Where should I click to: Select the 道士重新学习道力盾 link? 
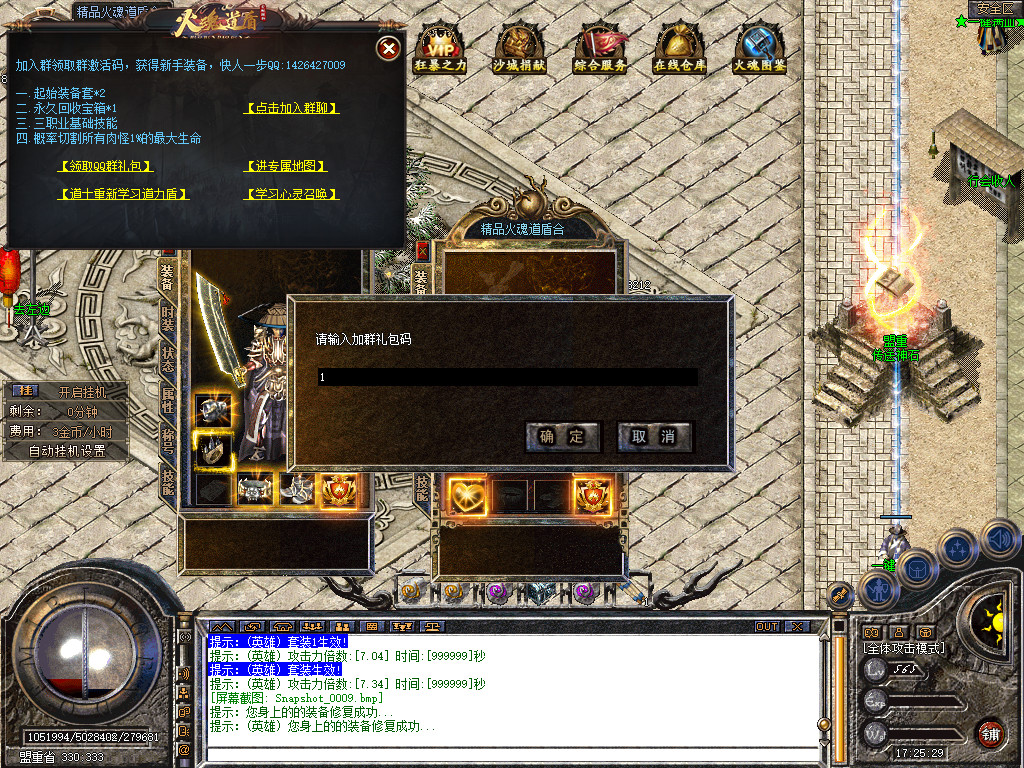[x=124, y=194]
